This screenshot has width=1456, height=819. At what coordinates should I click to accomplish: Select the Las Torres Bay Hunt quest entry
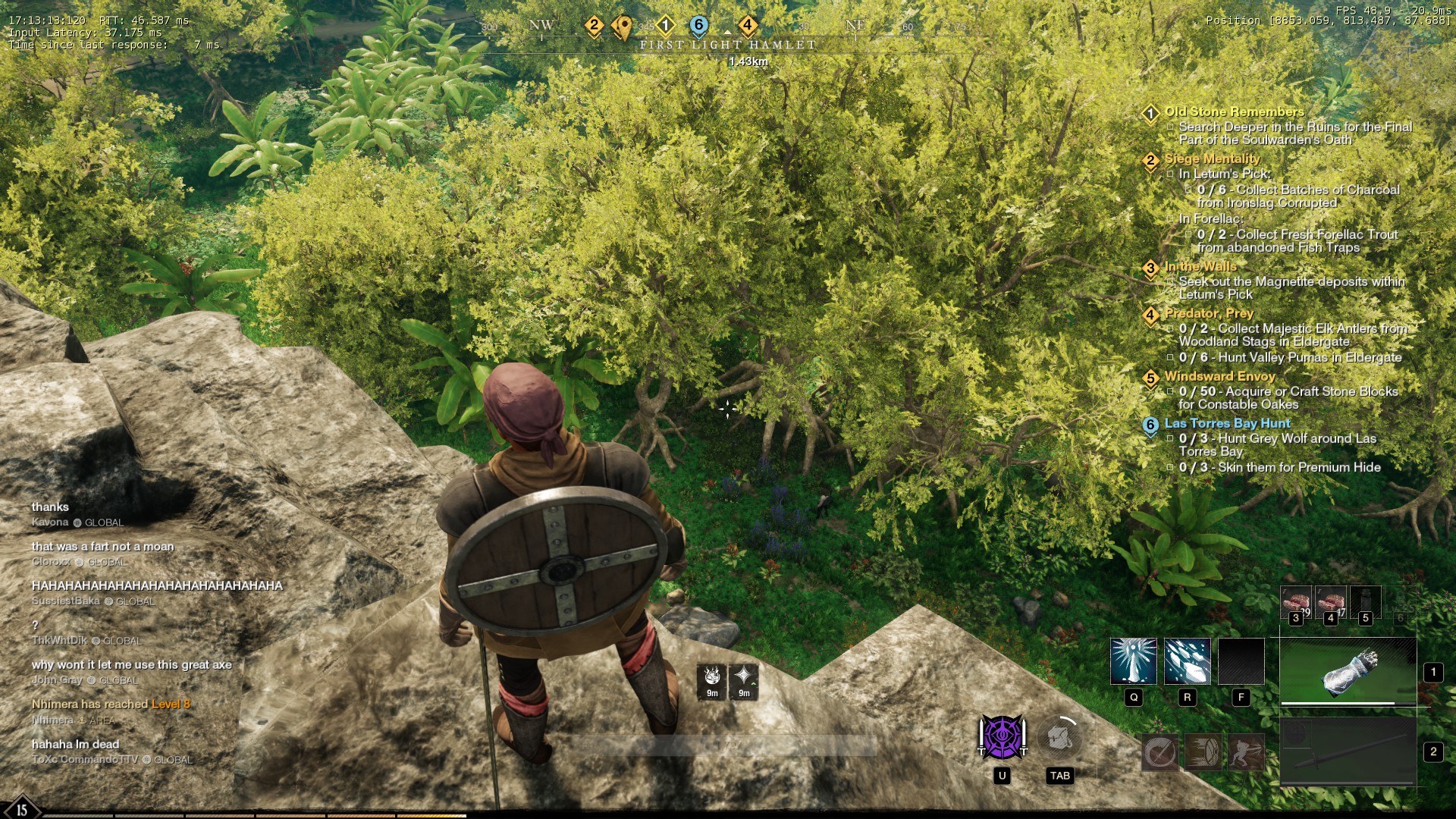[x=1227, y=424]
